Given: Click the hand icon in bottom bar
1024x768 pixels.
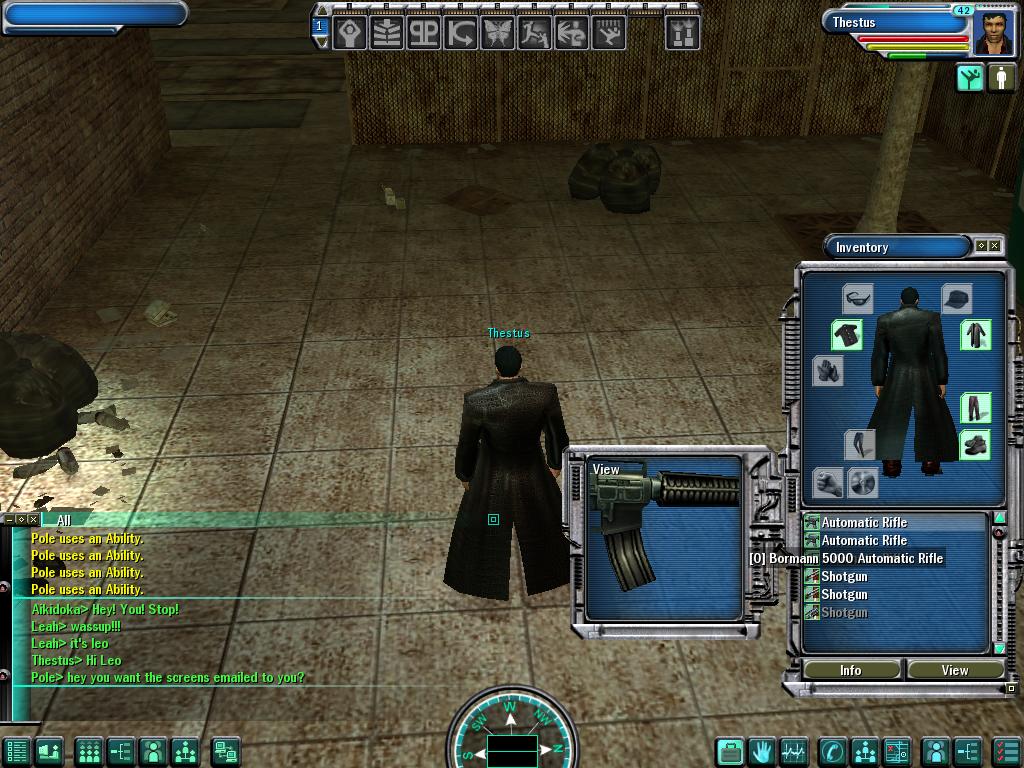Looking at the screenshot, I should coord(762,750).
